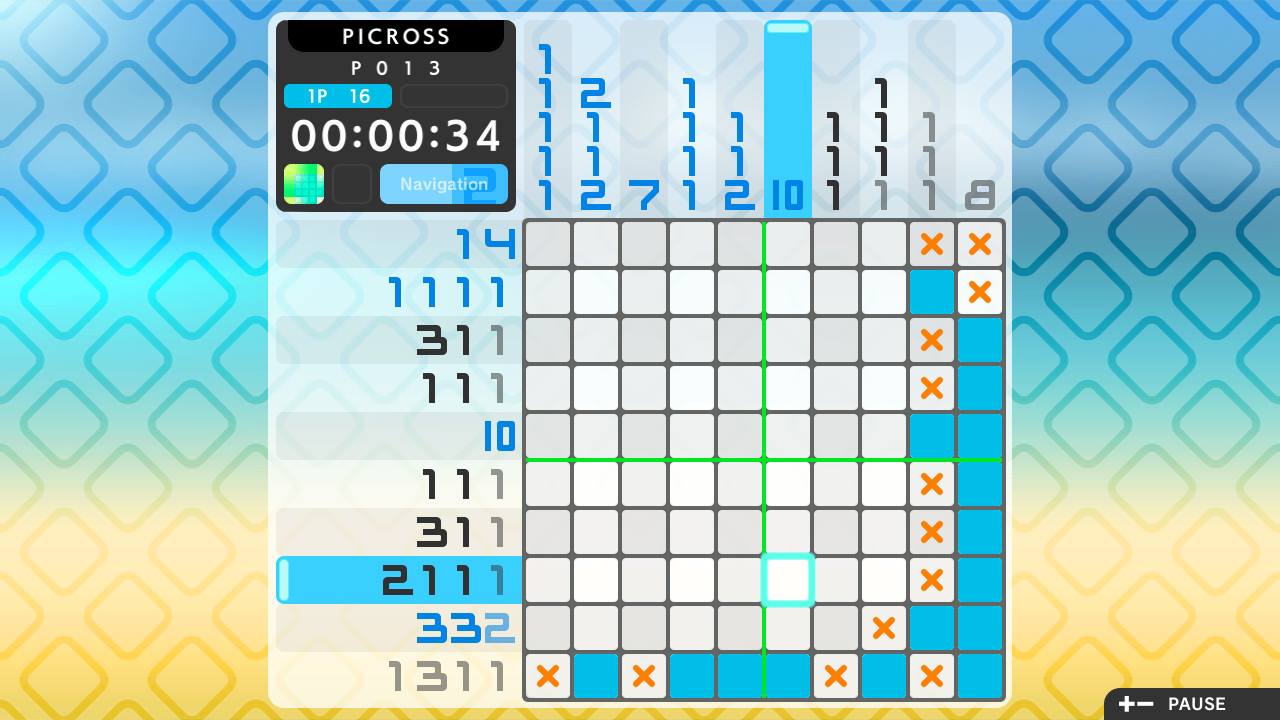Viewport: 1280px width, 720px height.
Task: Click the PAUSE button
Action: point(1196,704)
